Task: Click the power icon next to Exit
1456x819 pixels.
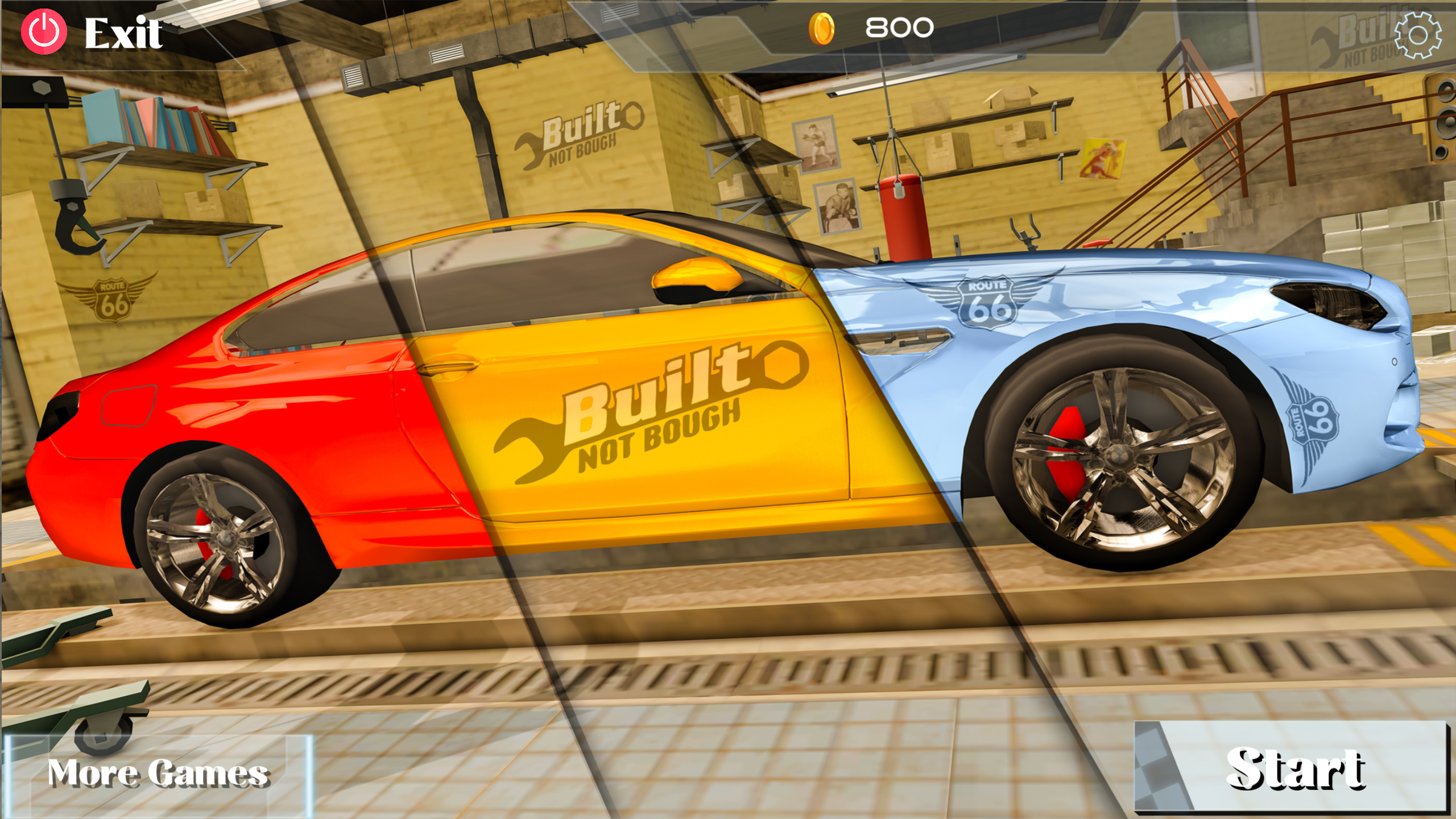Action: [x=45, y=32]
